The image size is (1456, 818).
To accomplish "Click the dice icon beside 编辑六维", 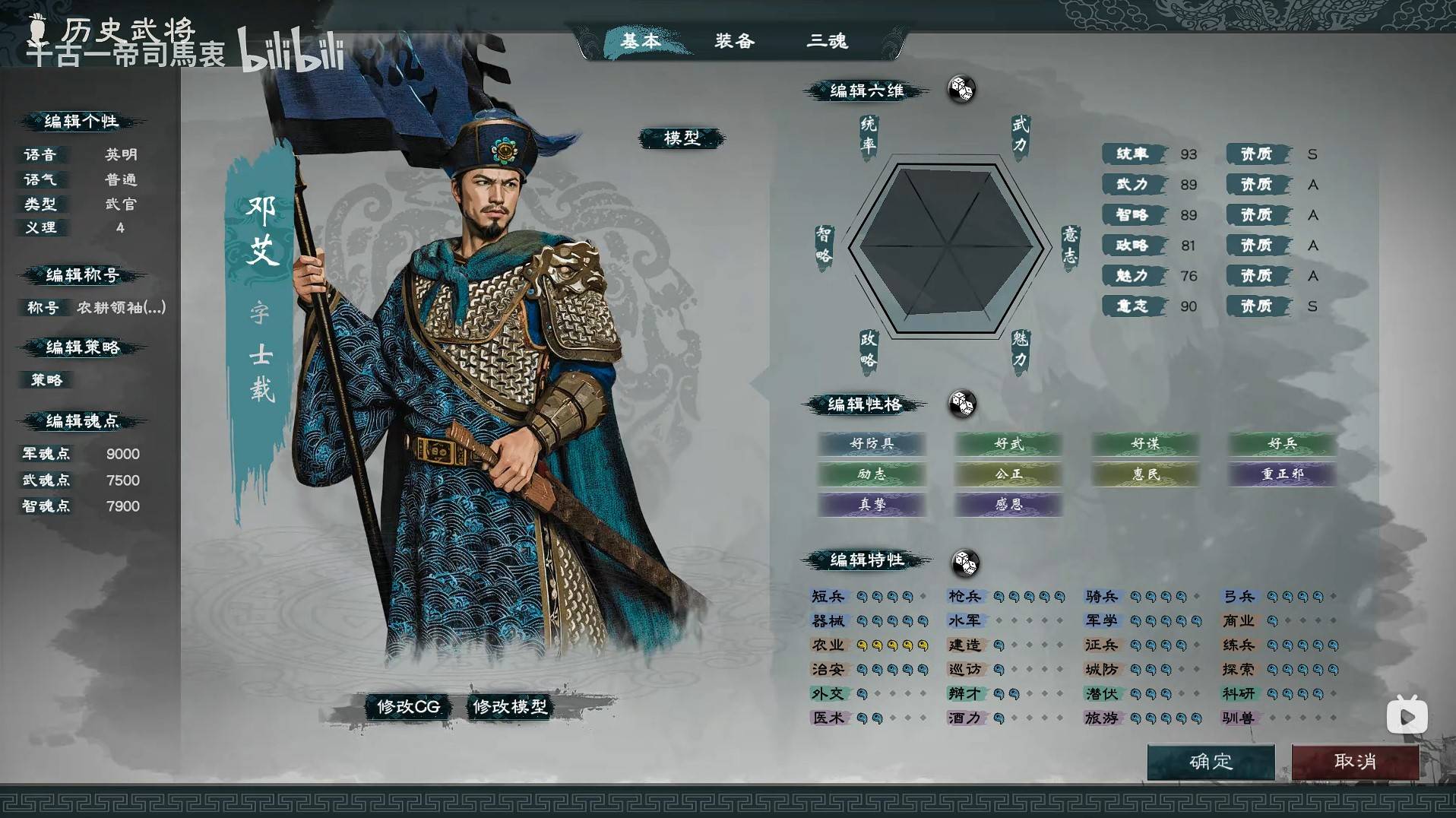I will click(962, 89).
